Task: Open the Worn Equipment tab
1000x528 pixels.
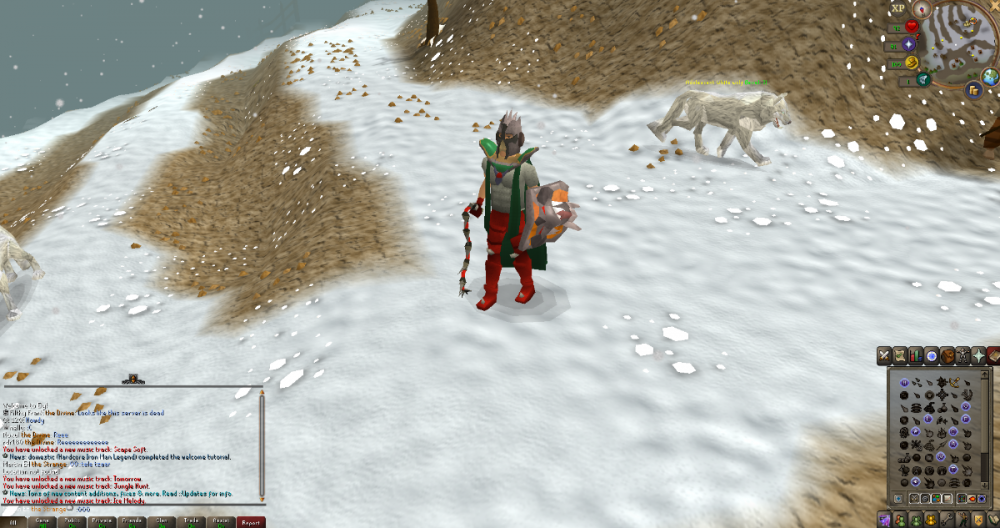Action: click(962, 355)
